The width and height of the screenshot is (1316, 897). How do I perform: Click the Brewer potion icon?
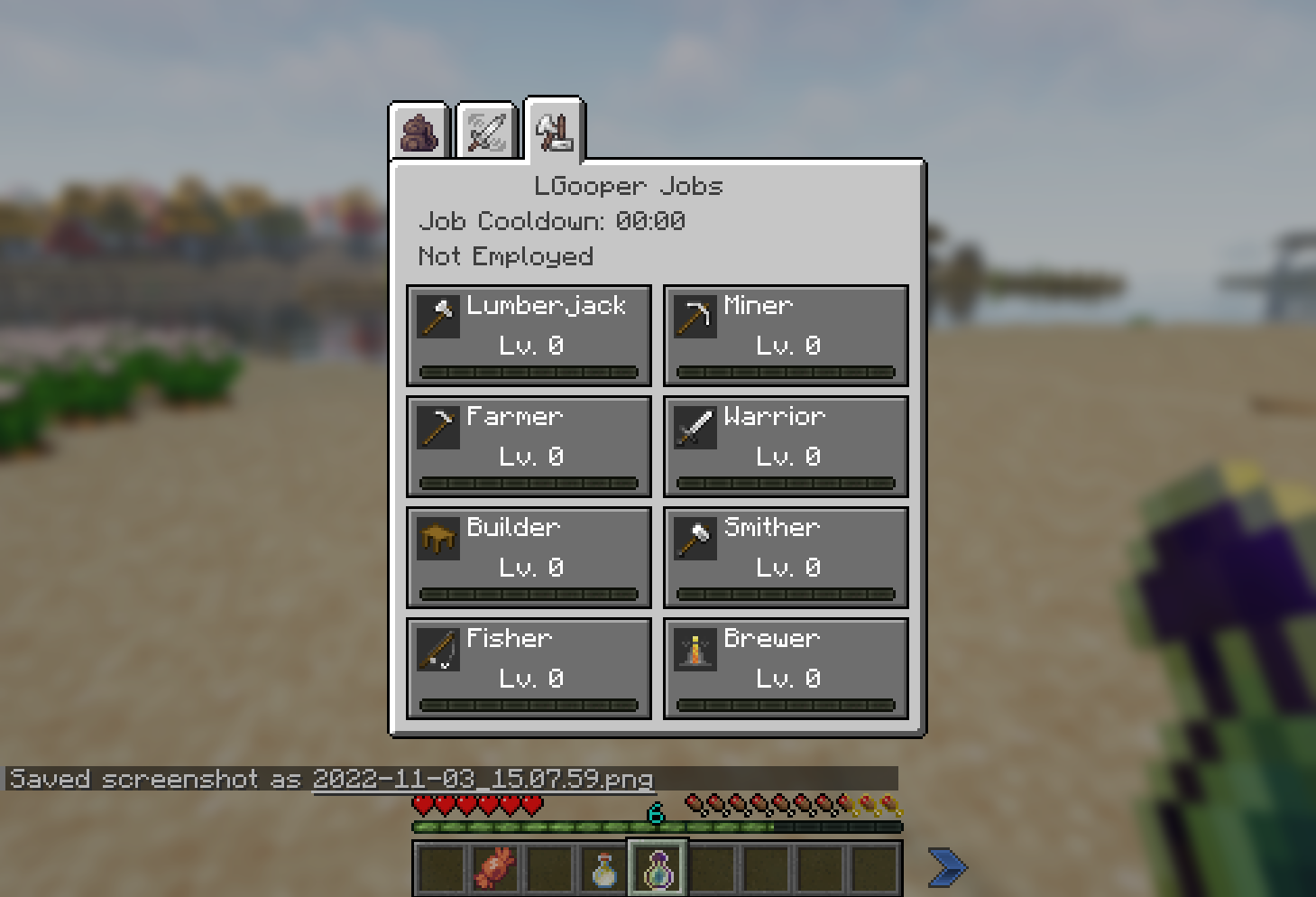(x=695, y=649)
